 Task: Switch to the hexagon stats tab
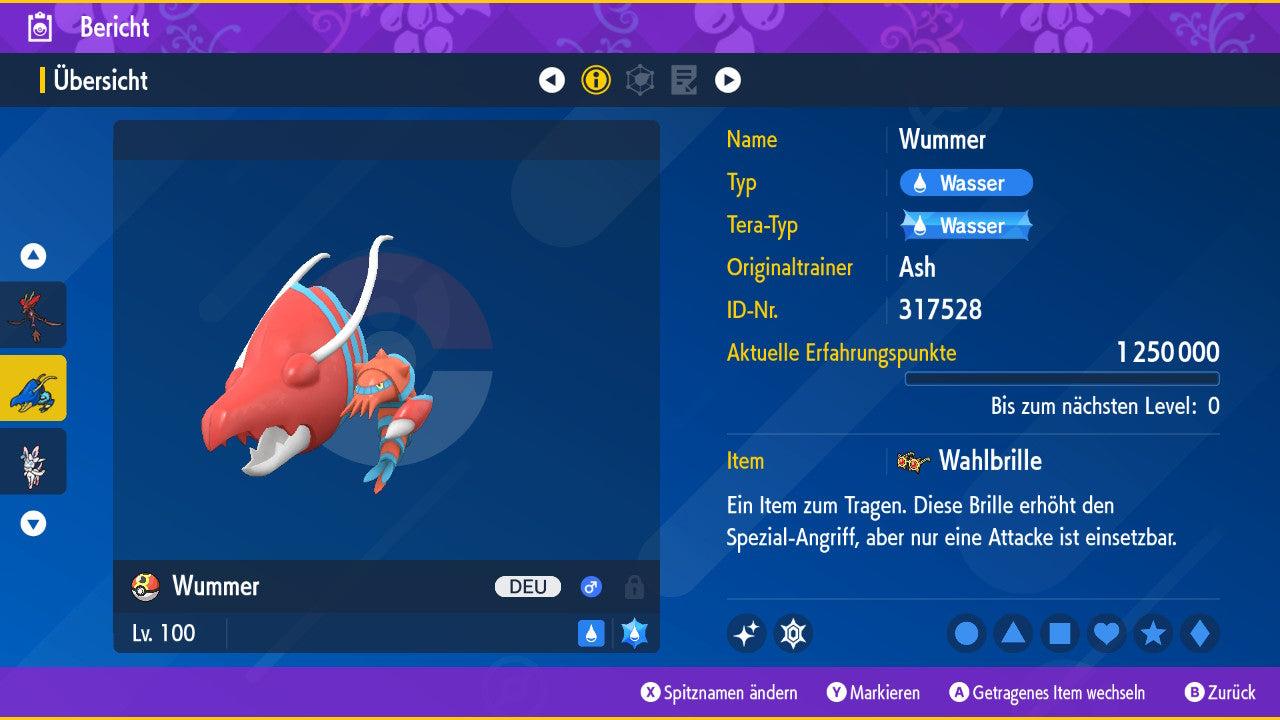(640, 80)
